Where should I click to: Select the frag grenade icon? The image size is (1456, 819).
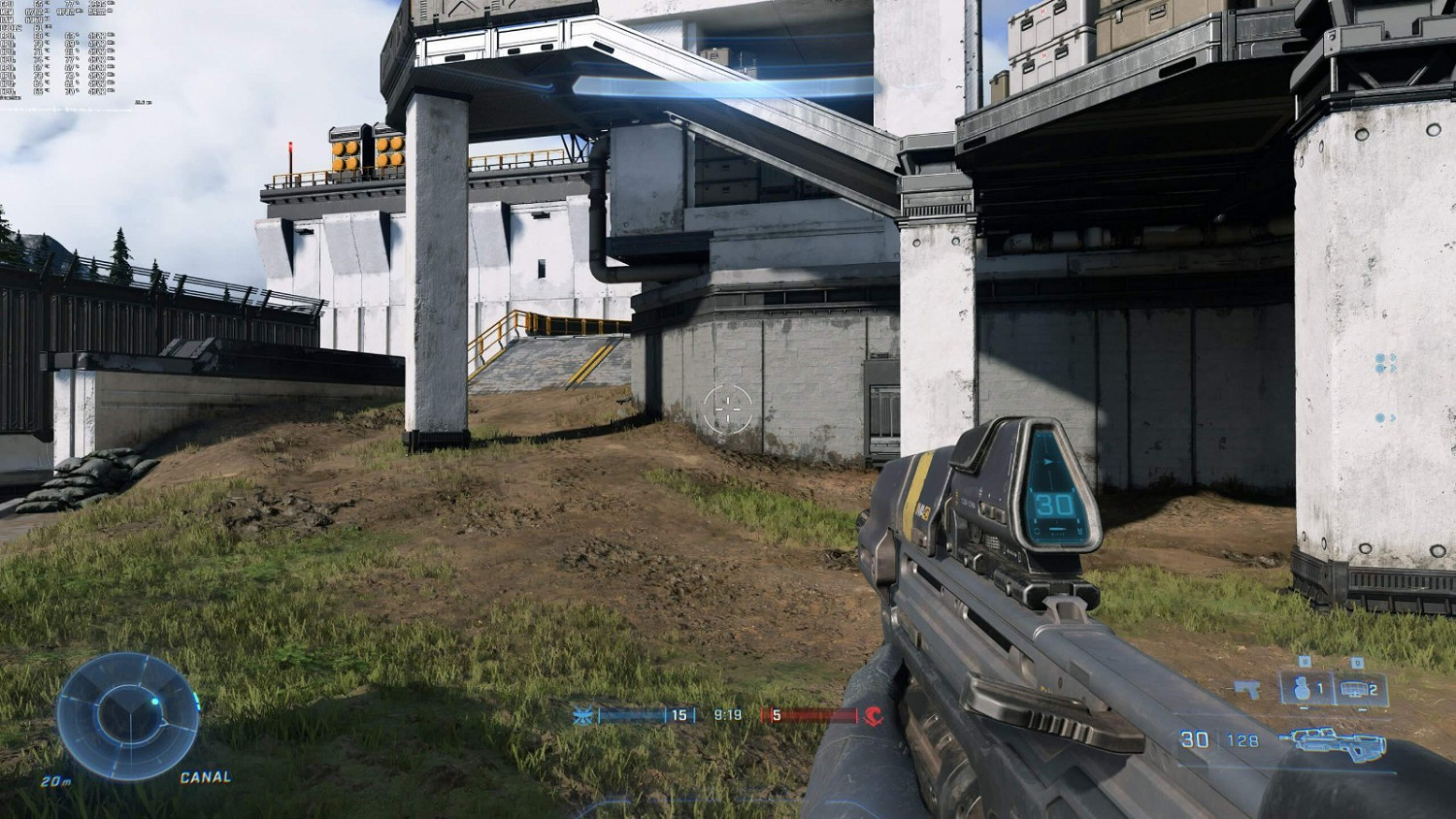click(x=1302, y=689)
